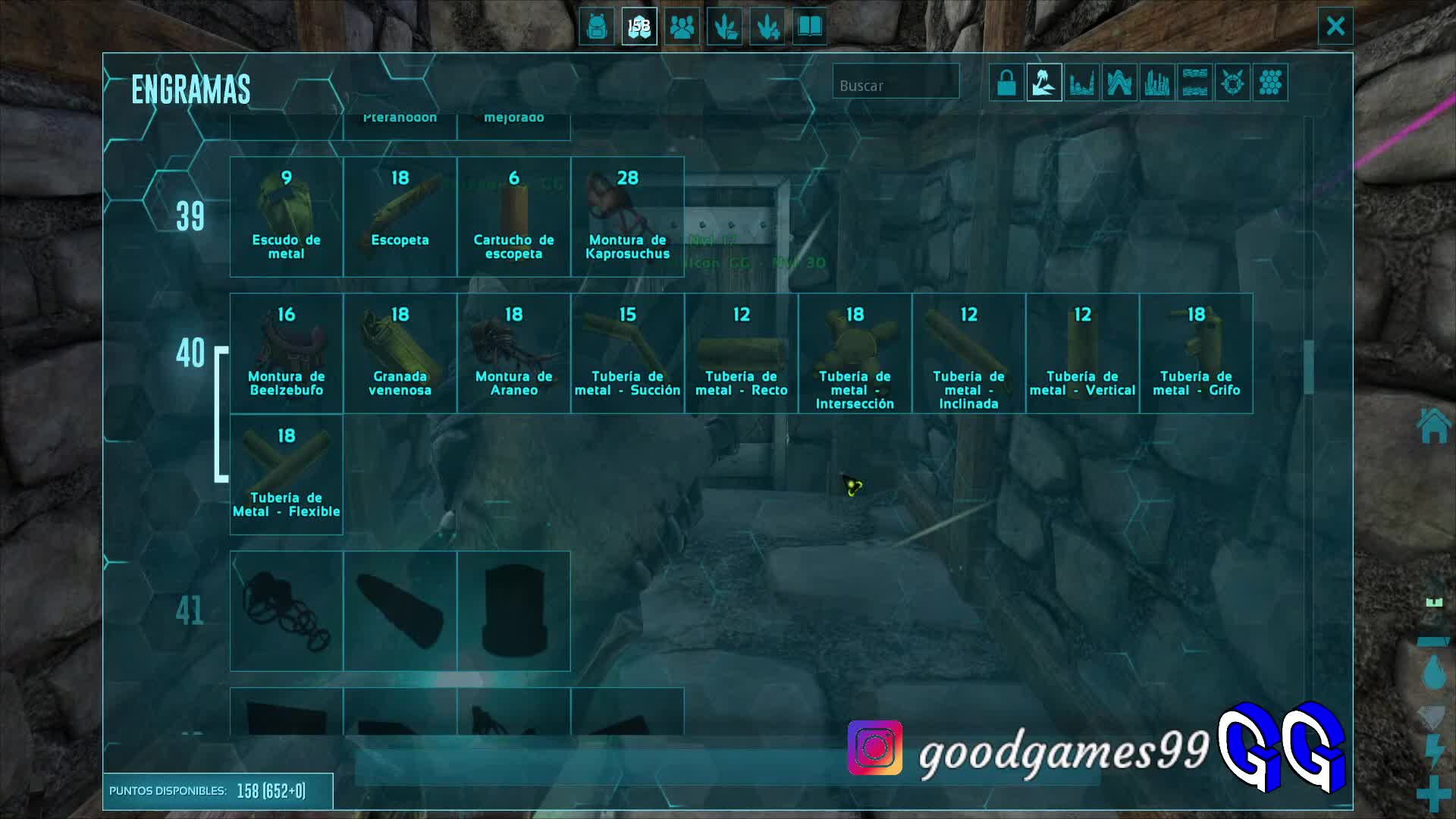1456x819 pixels.
Task: Open level 39 engram tier section
Action: point(191,218)
